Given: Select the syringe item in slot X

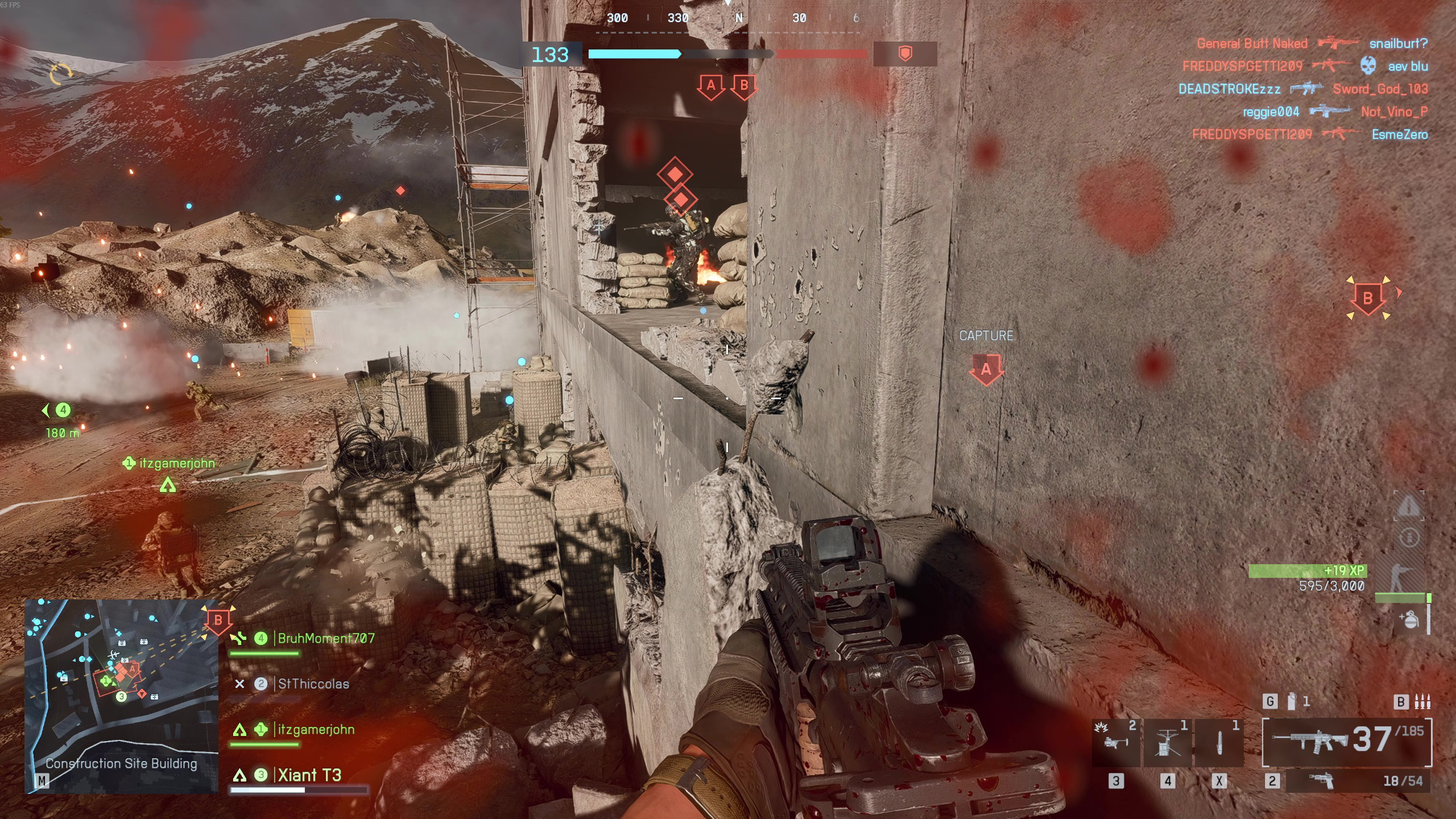Looking at the screenshot, I should pyautogui.click(x=1219, y=742).
